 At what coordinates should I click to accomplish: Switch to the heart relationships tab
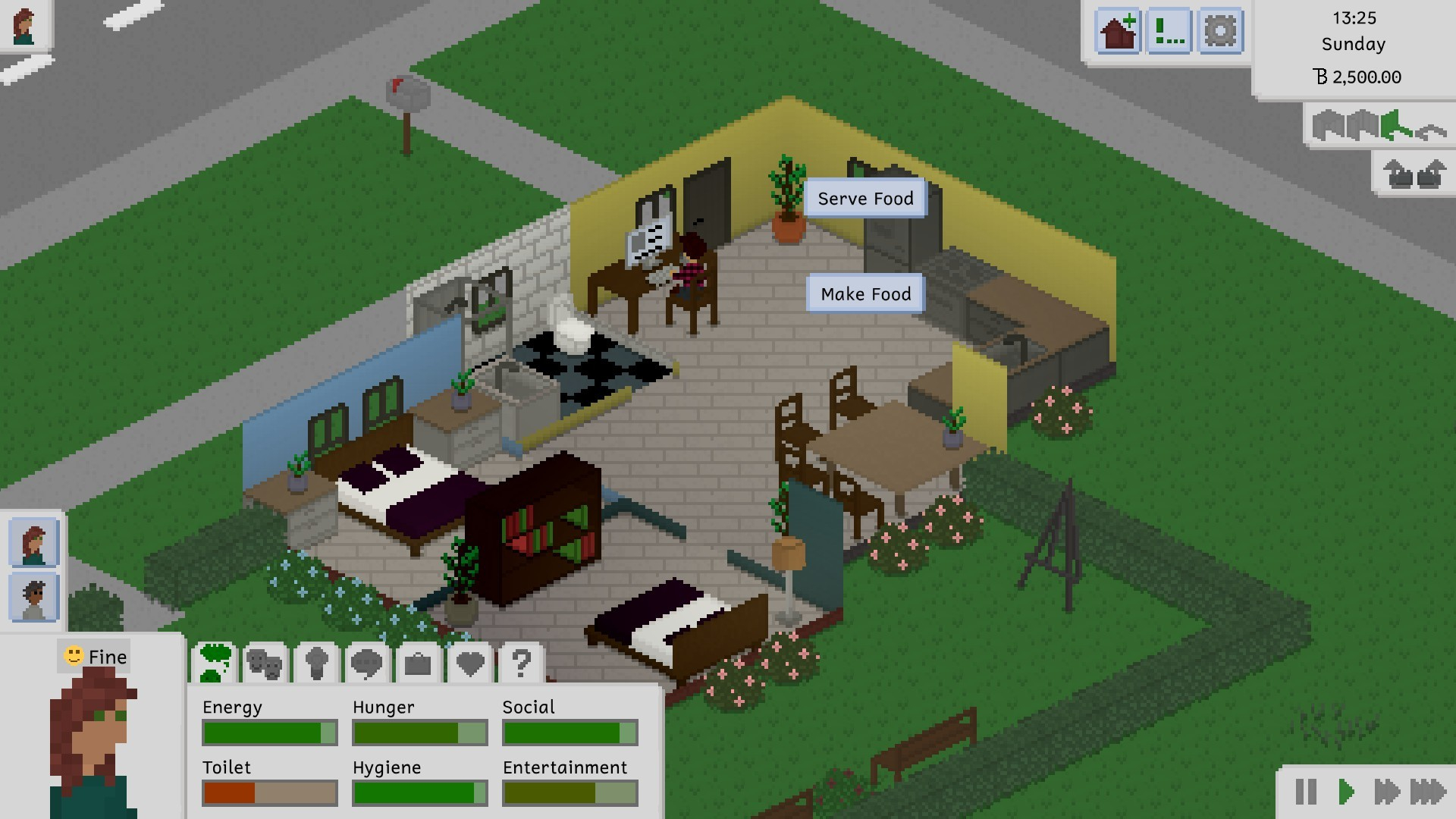[470, 664]
